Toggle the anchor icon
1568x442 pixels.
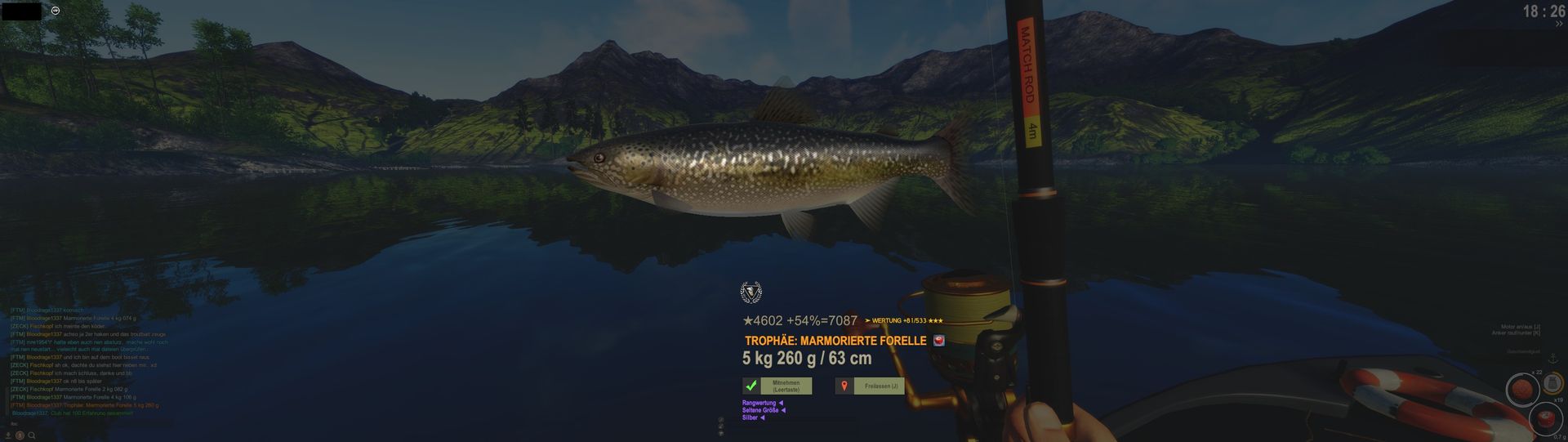(x=1552, y=359)
